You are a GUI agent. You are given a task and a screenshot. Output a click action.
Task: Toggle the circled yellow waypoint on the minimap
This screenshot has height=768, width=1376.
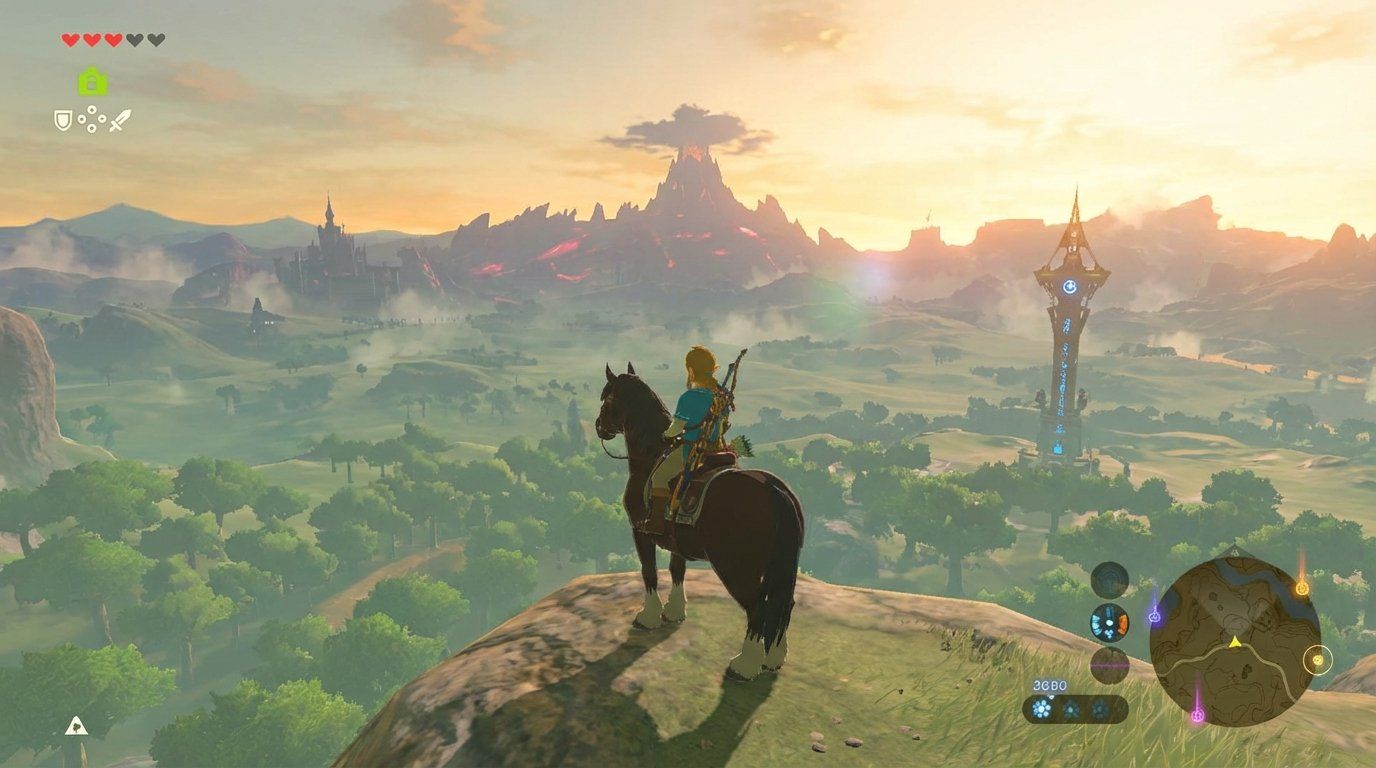pyautogui.click(x=1318, y=661)
